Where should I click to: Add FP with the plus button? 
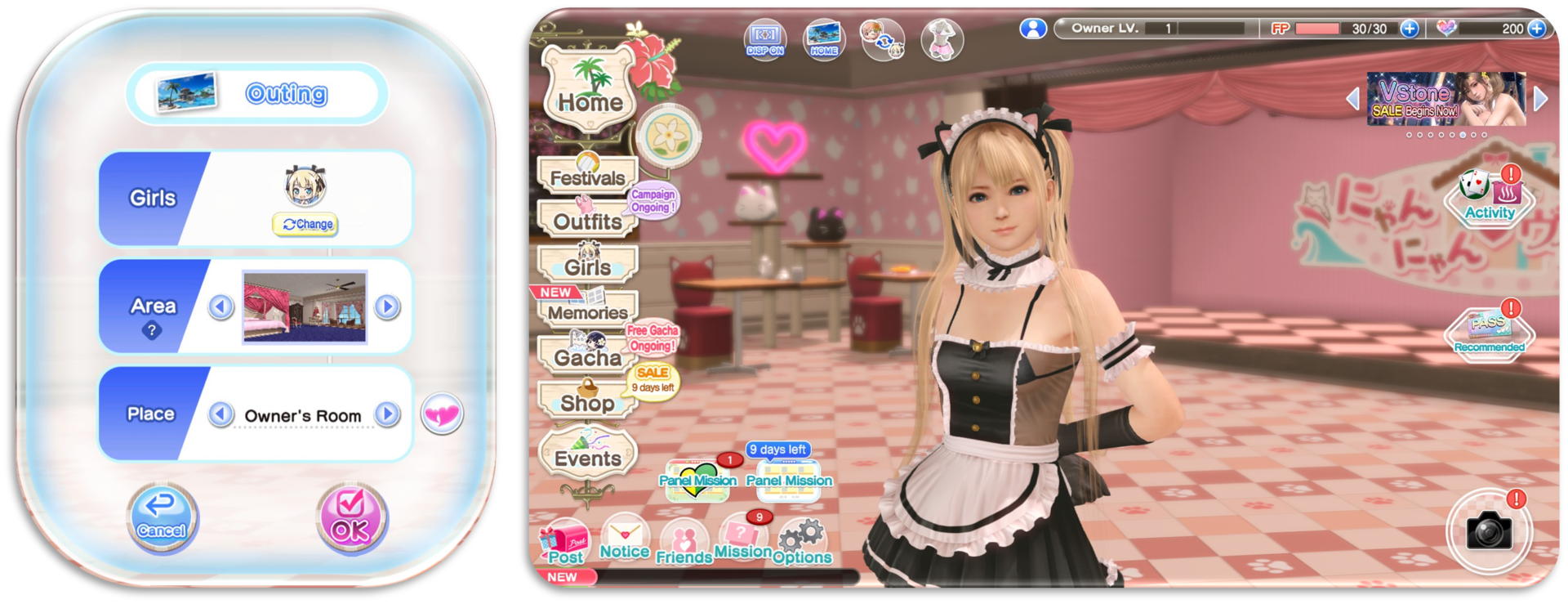(1410, 29)
